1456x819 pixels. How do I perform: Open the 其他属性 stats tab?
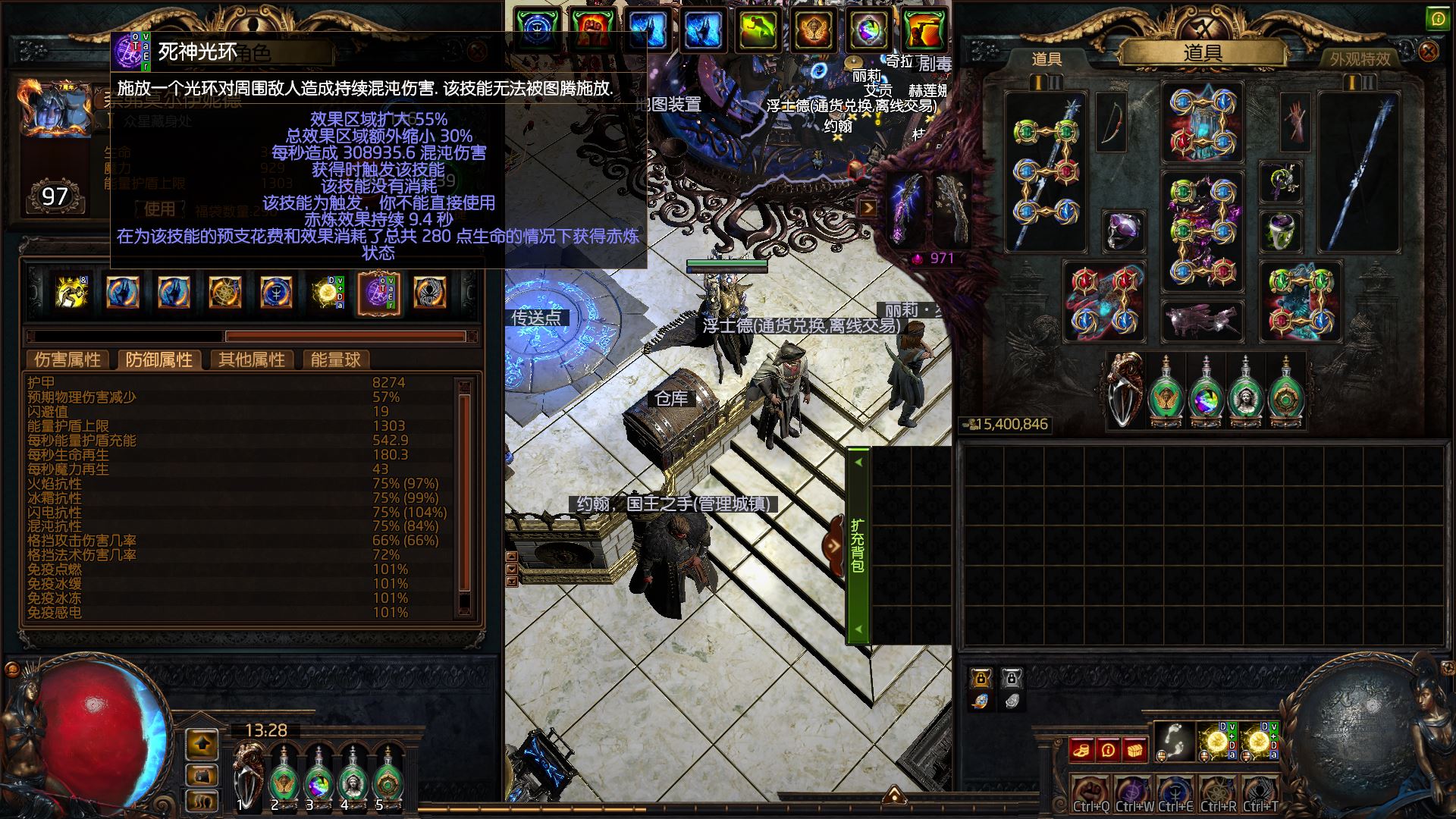click(251, 359)
